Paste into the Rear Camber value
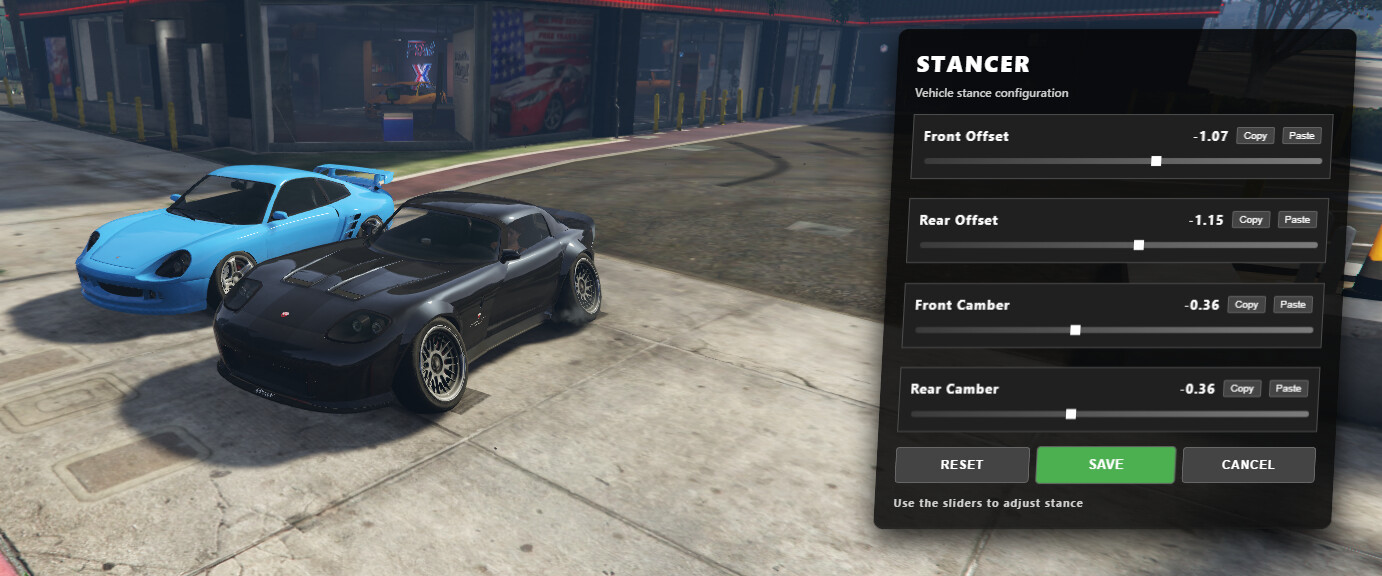 point(1289,389)
